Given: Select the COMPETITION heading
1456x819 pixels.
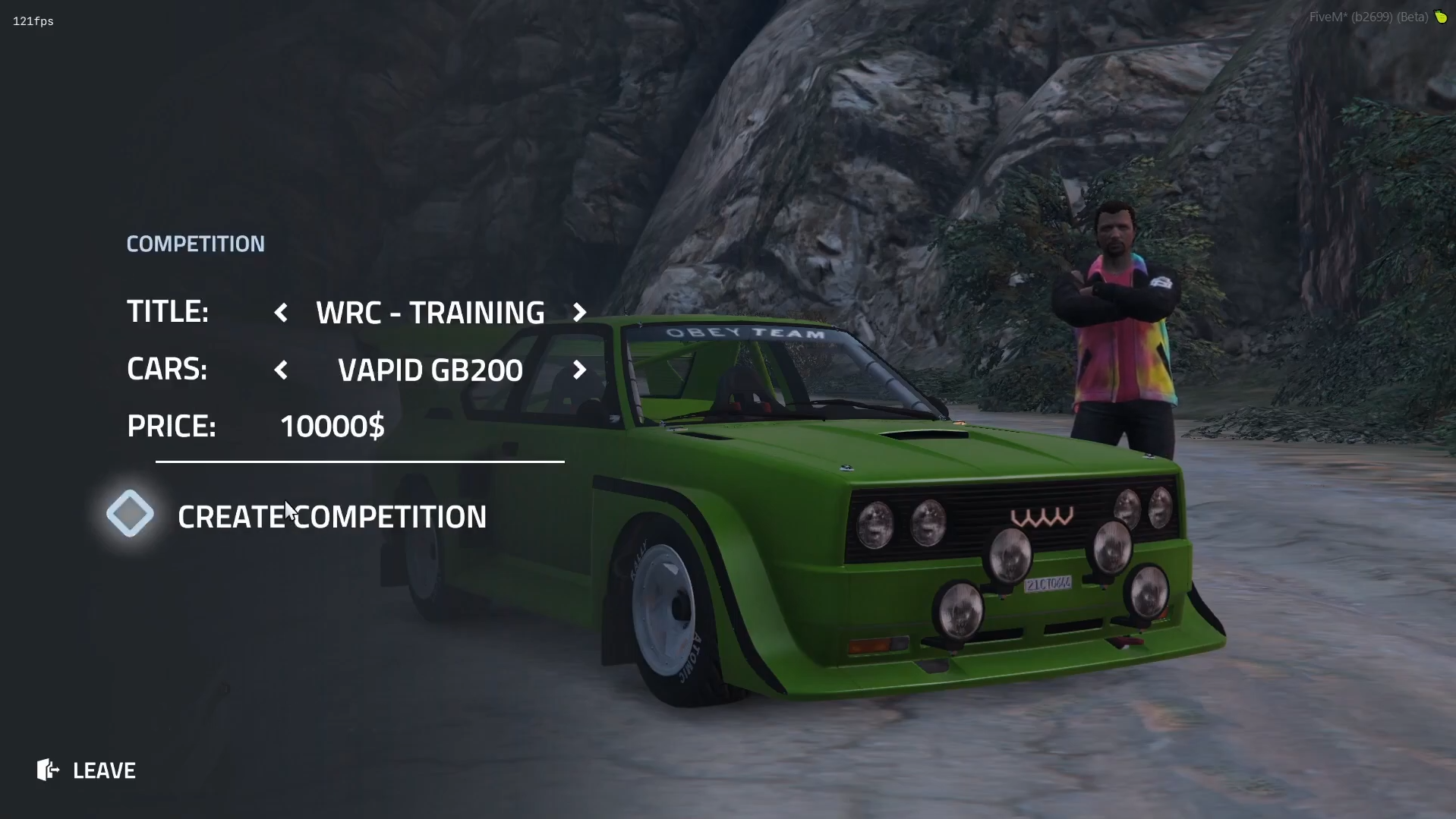Looking at the screenshot, I should point(195,244).
